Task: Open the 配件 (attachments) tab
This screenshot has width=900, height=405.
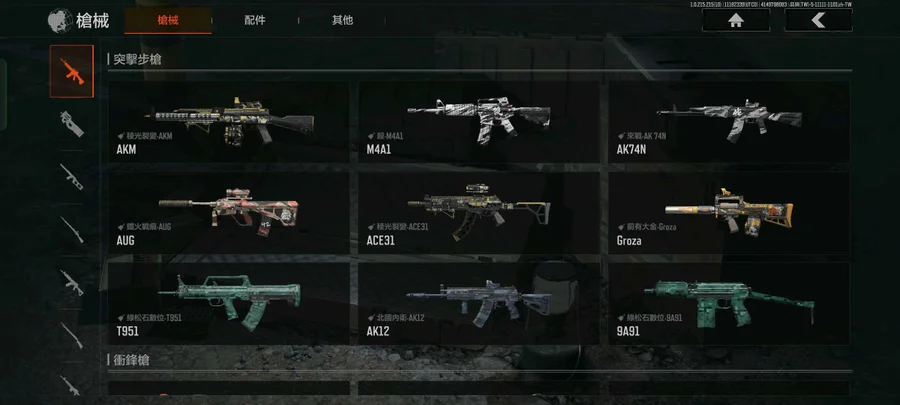Action: click(x=254, y=20)
